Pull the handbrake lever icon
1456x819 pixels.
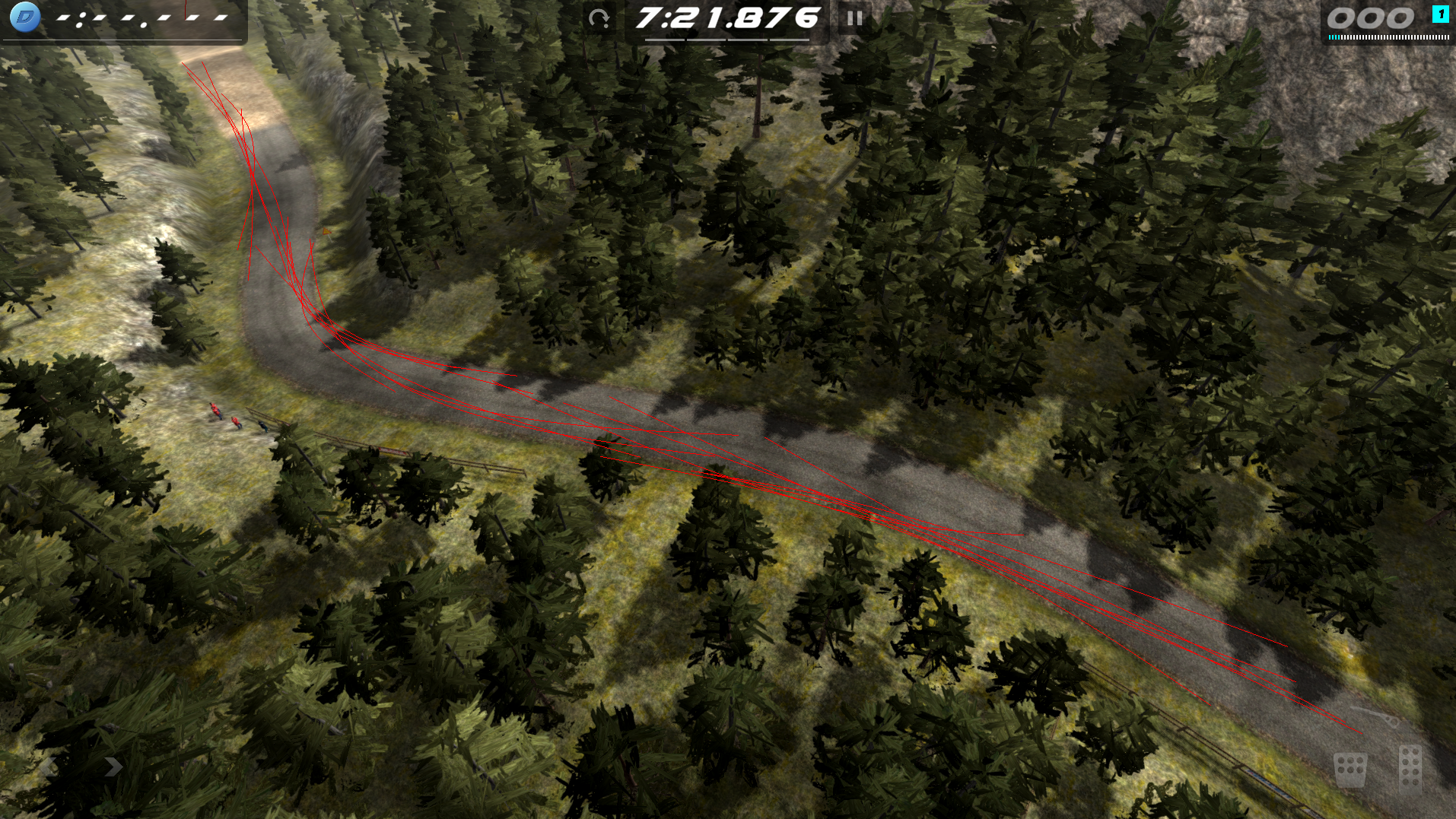(x=1375, y=716)
